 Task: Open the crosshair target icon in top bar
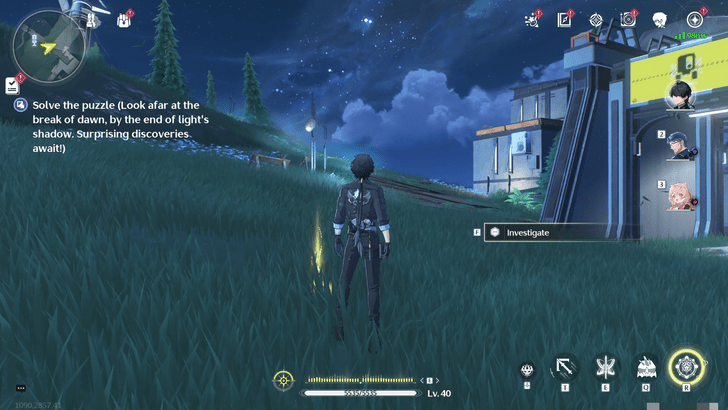tap(597, 19)
